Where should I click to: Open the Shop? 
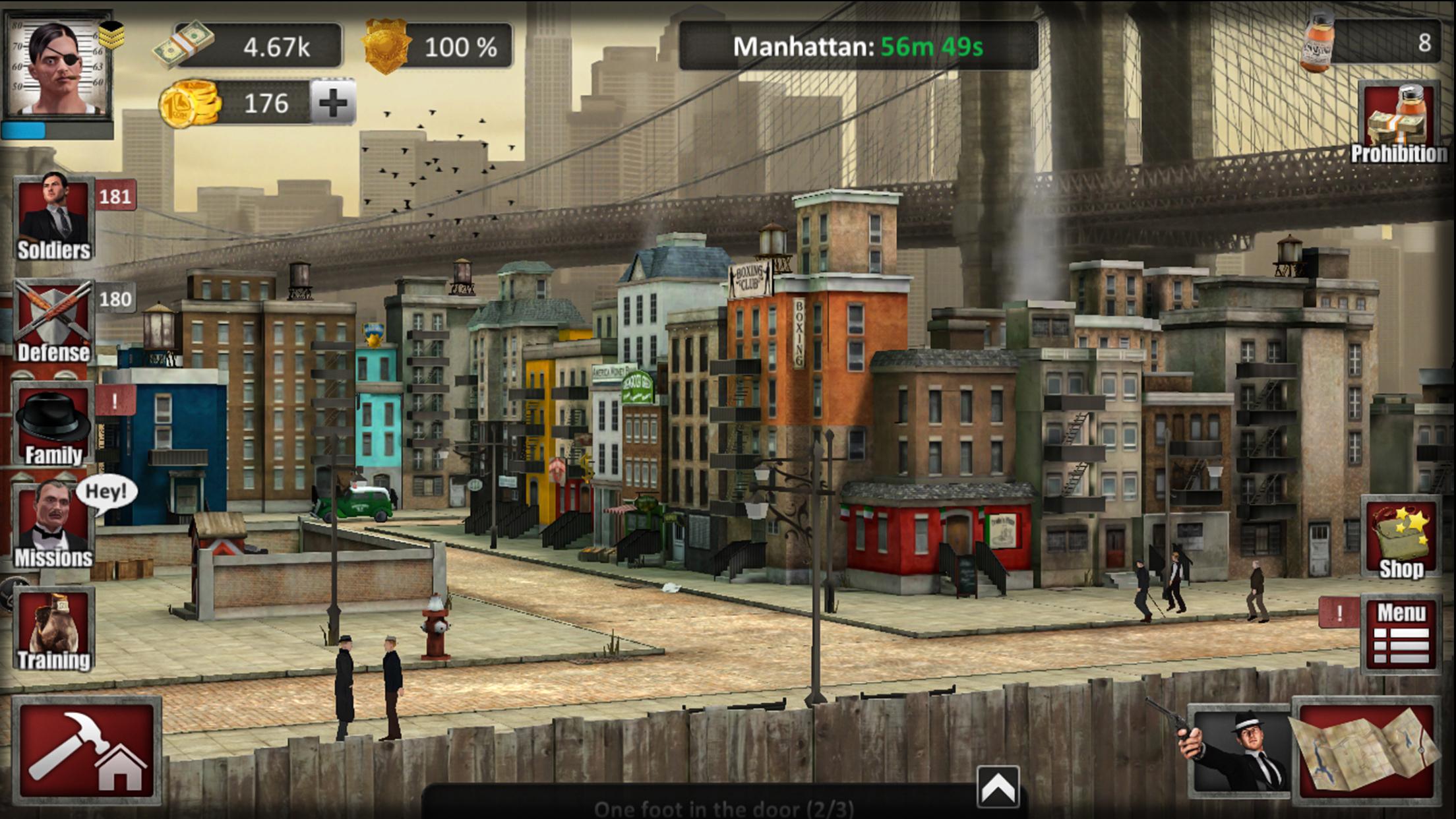coord(1401,539)
